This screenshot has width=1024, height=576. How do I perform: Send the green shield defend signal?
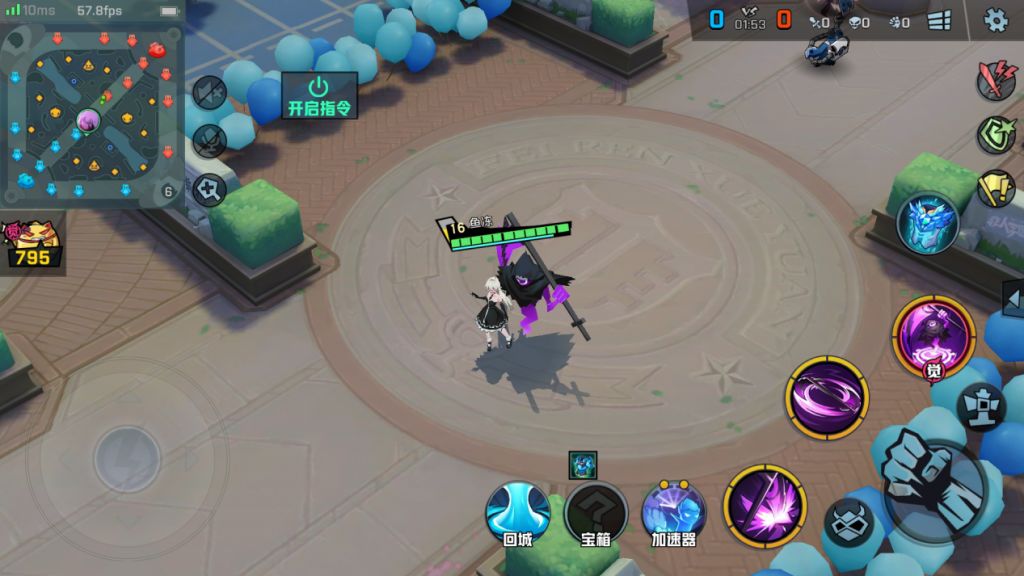click(996, 135)
